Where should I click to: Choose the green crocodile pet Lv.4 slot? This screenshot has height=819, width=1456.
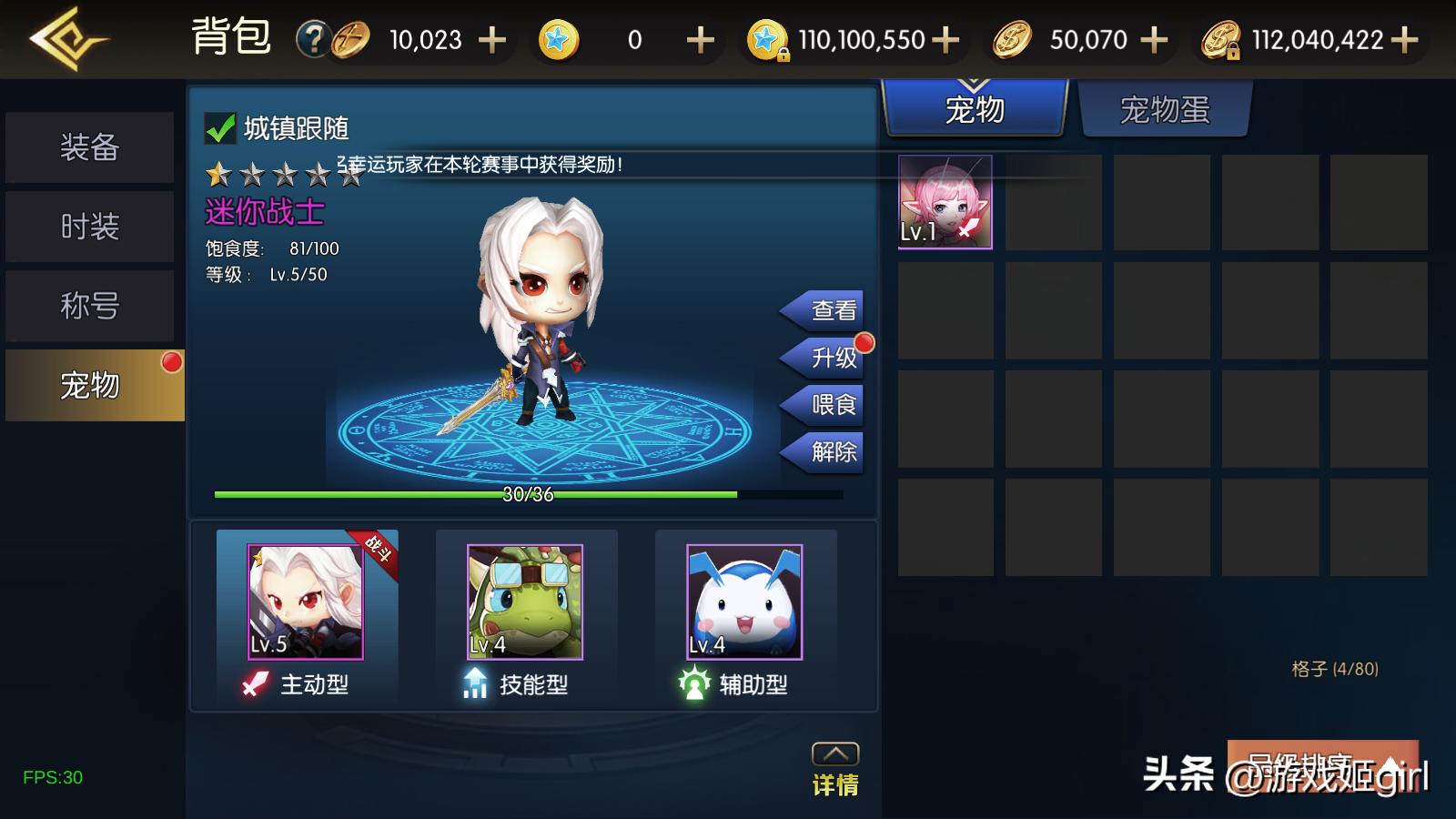(x=525, y=602)
